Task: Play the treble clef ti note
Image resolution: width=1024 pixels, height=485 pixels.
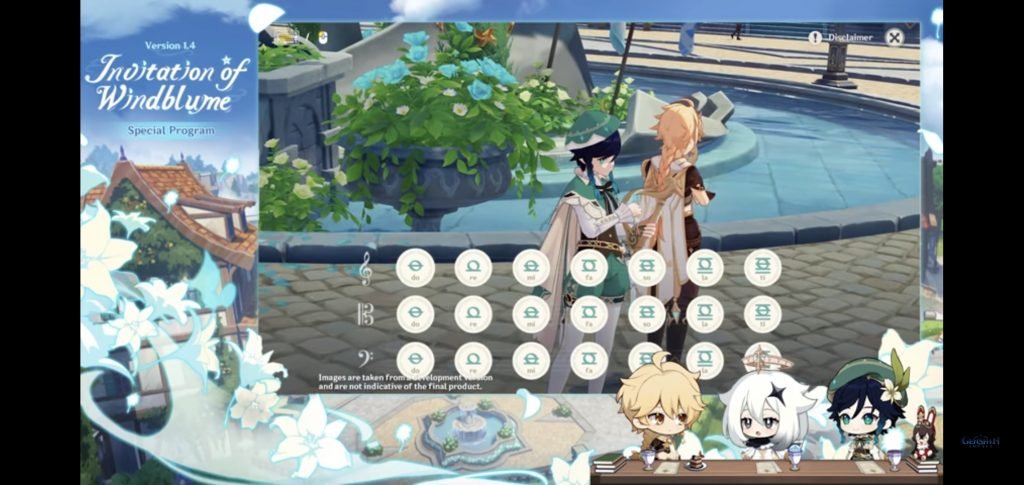Action: [763, 267]
